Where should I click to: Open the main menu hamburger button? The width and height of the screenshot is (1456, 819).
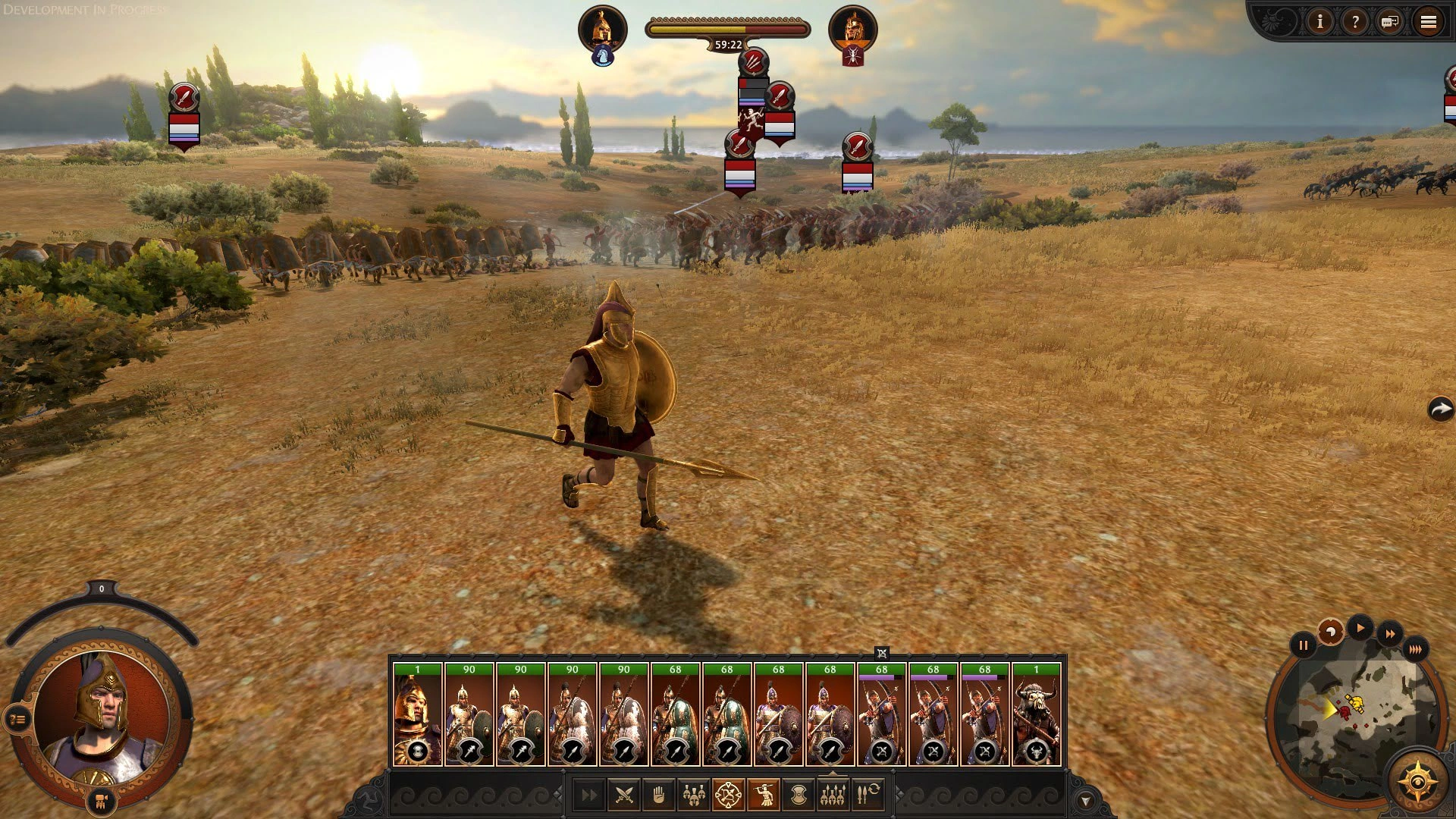pos(1429,22)
